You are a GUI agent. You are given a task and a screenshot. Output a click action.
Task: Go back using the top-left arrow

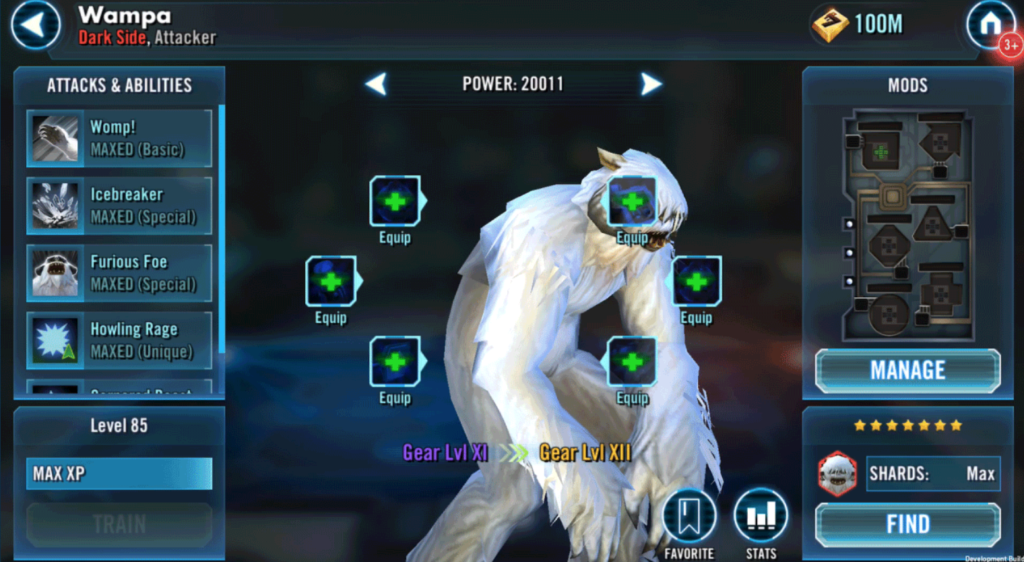pos(35,25)
